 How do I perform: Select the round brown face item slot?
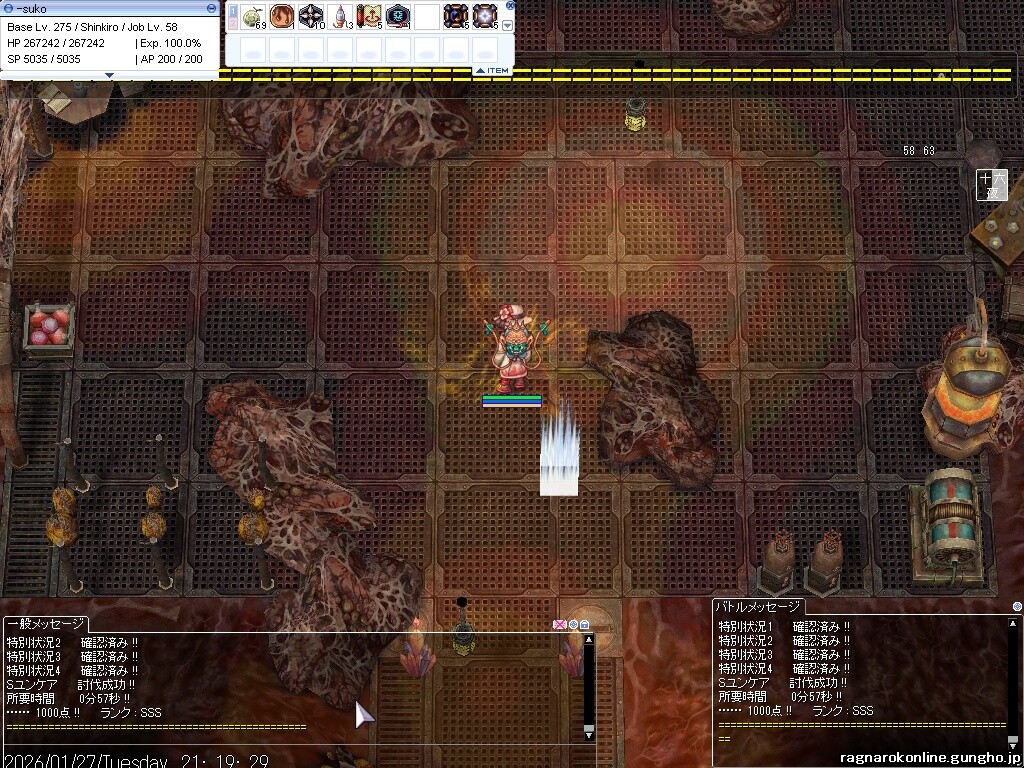[x=282, y=16]
